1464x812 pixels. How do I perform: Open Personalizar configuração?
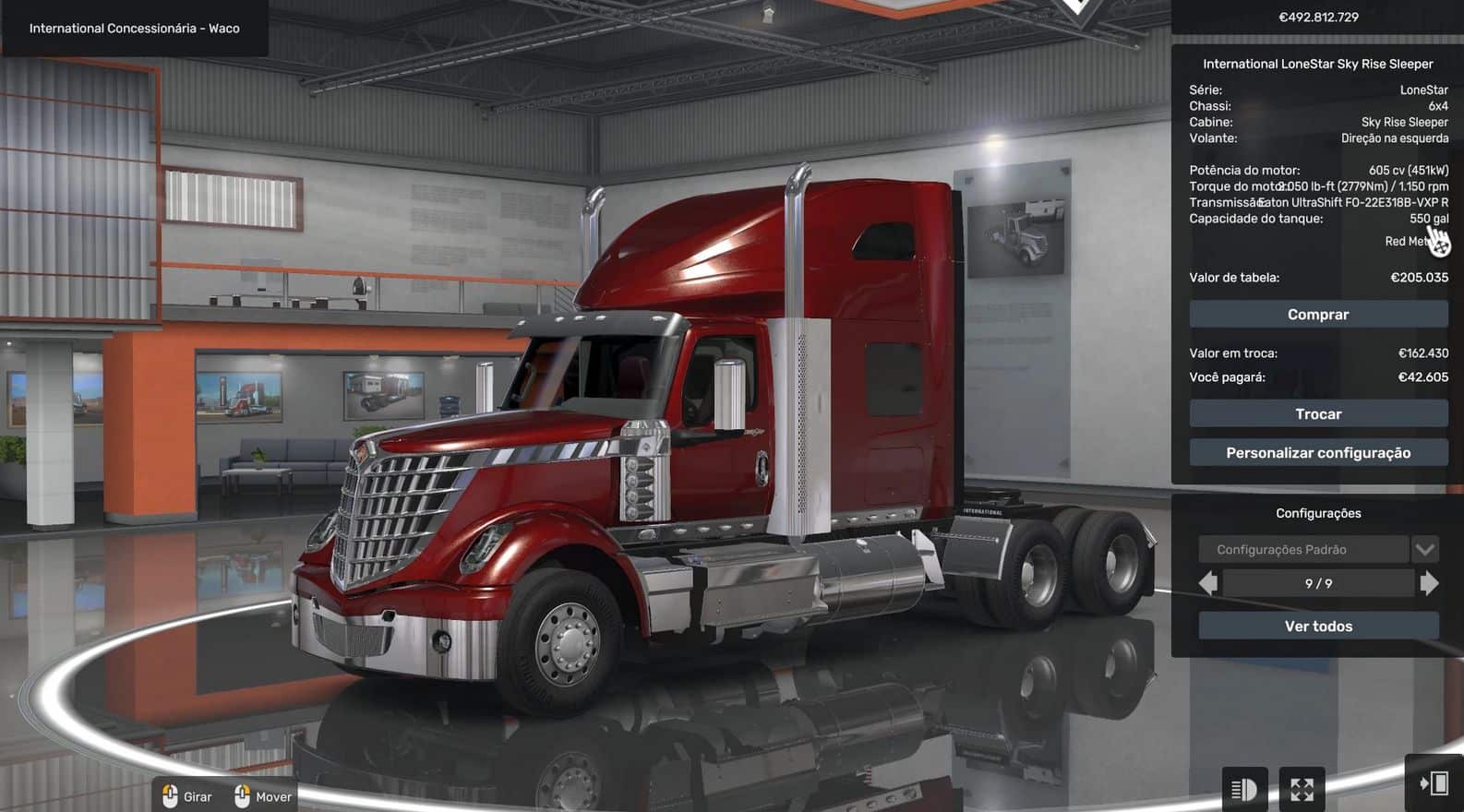1318,453
